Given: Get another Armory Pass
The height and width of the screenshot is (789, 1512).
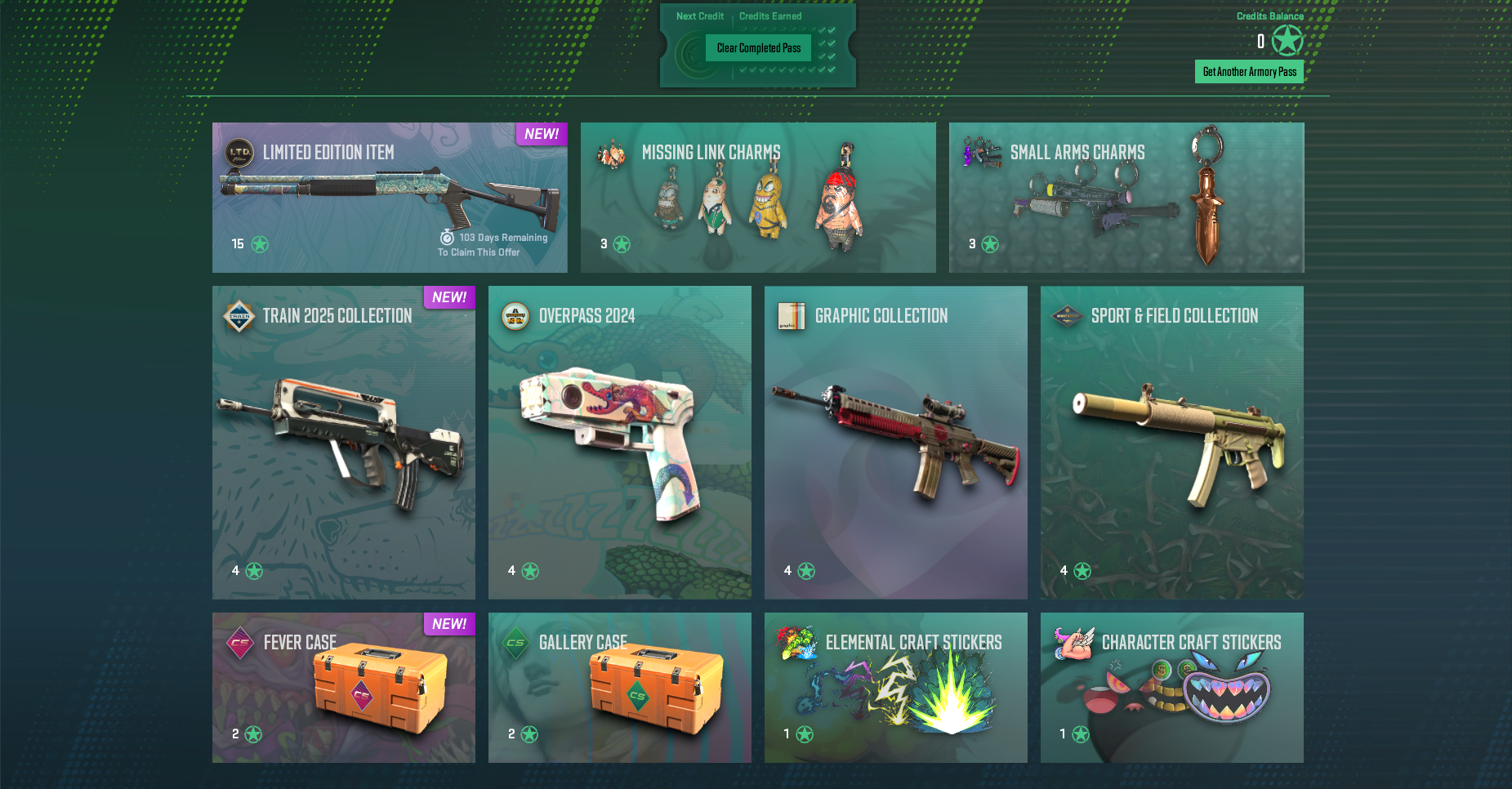Looking at the screenshot, I should click(1249, 72).
